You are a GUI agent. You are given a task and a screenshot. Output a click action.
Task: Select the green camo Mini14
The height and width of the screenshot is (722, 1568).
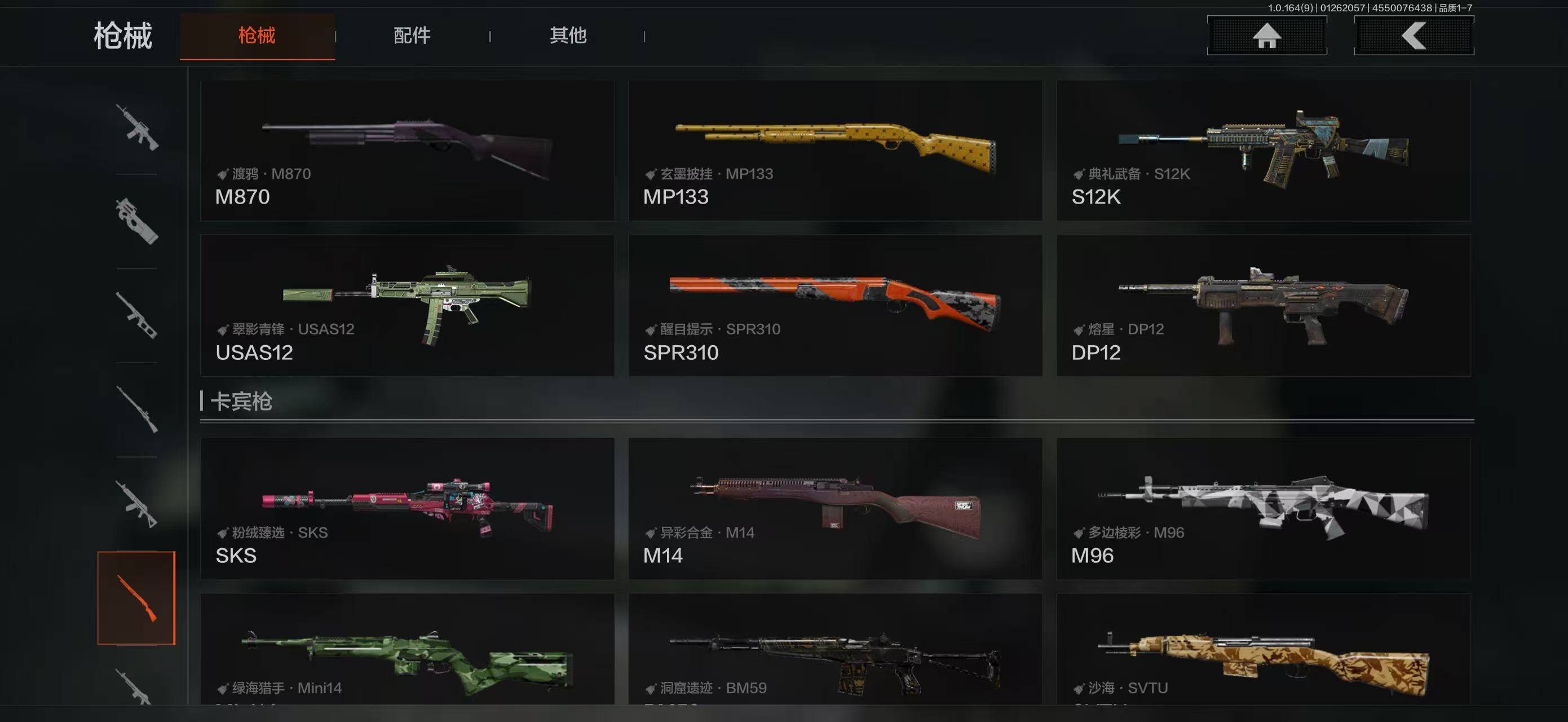point(407,650)
